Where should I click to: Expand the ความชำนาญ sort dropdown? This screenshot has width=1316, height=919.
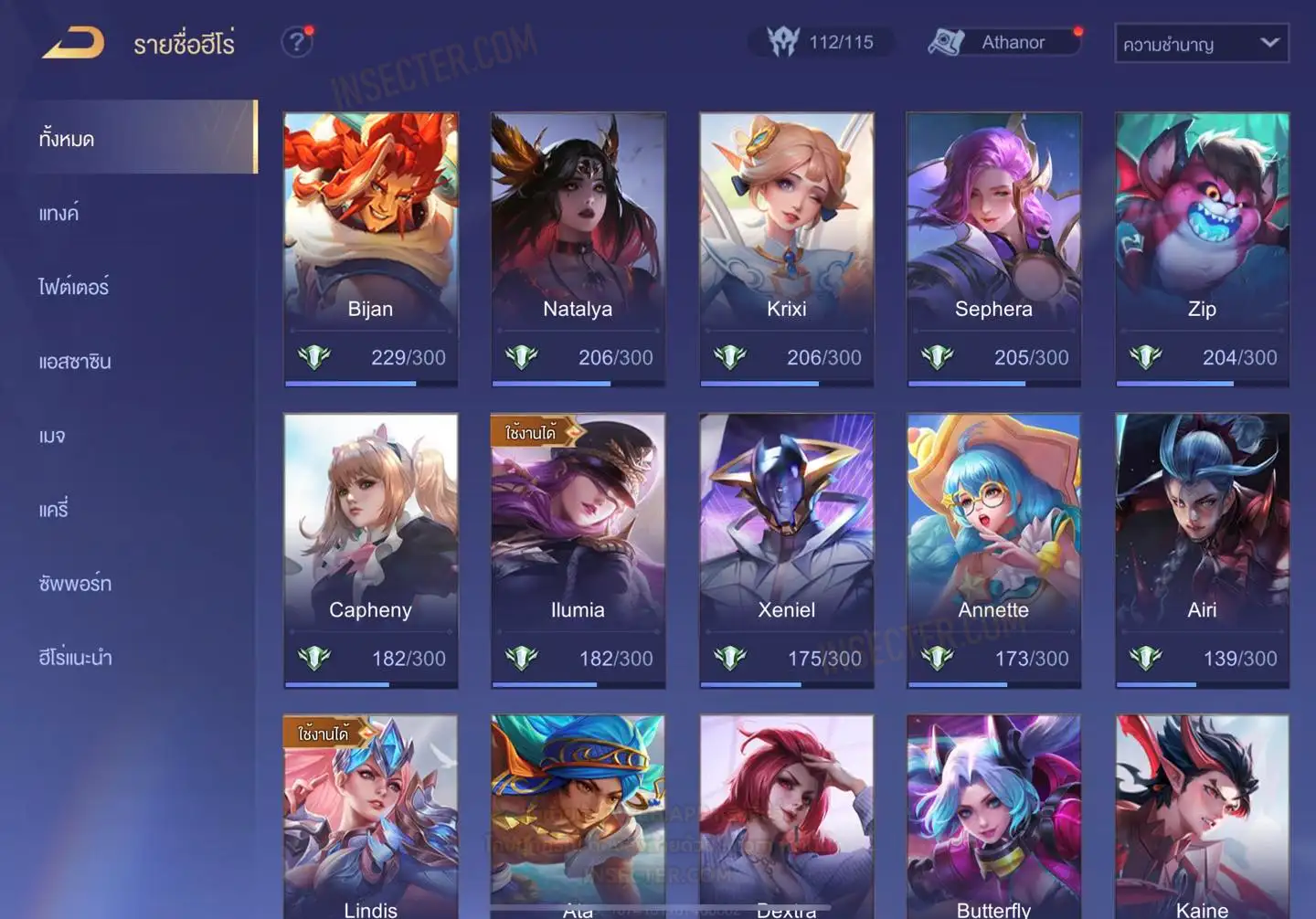point(1201,44)
